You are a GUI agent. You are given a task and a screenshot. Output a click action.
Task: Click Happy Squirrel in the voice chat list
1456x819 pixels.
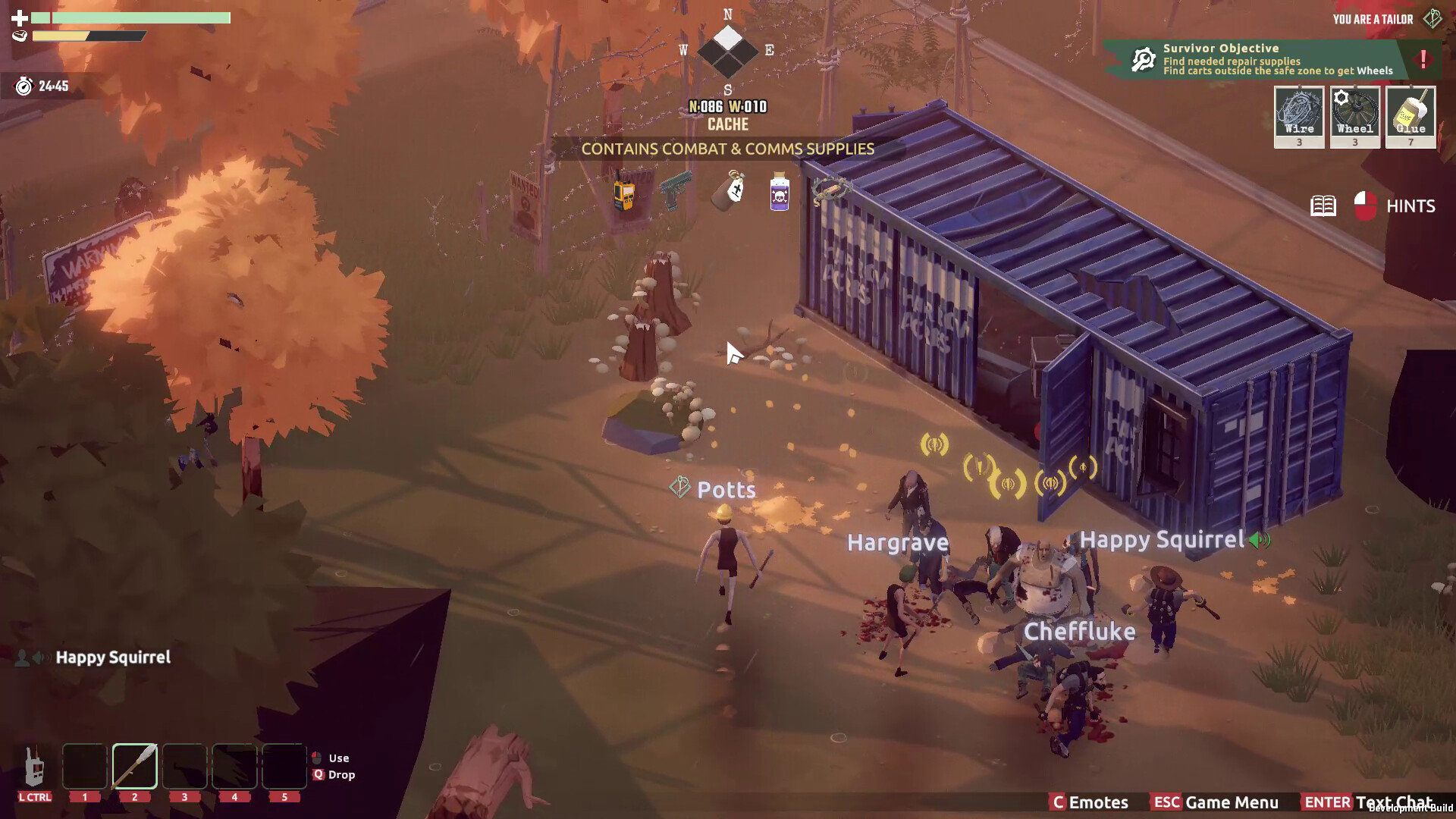click(113, 657)
